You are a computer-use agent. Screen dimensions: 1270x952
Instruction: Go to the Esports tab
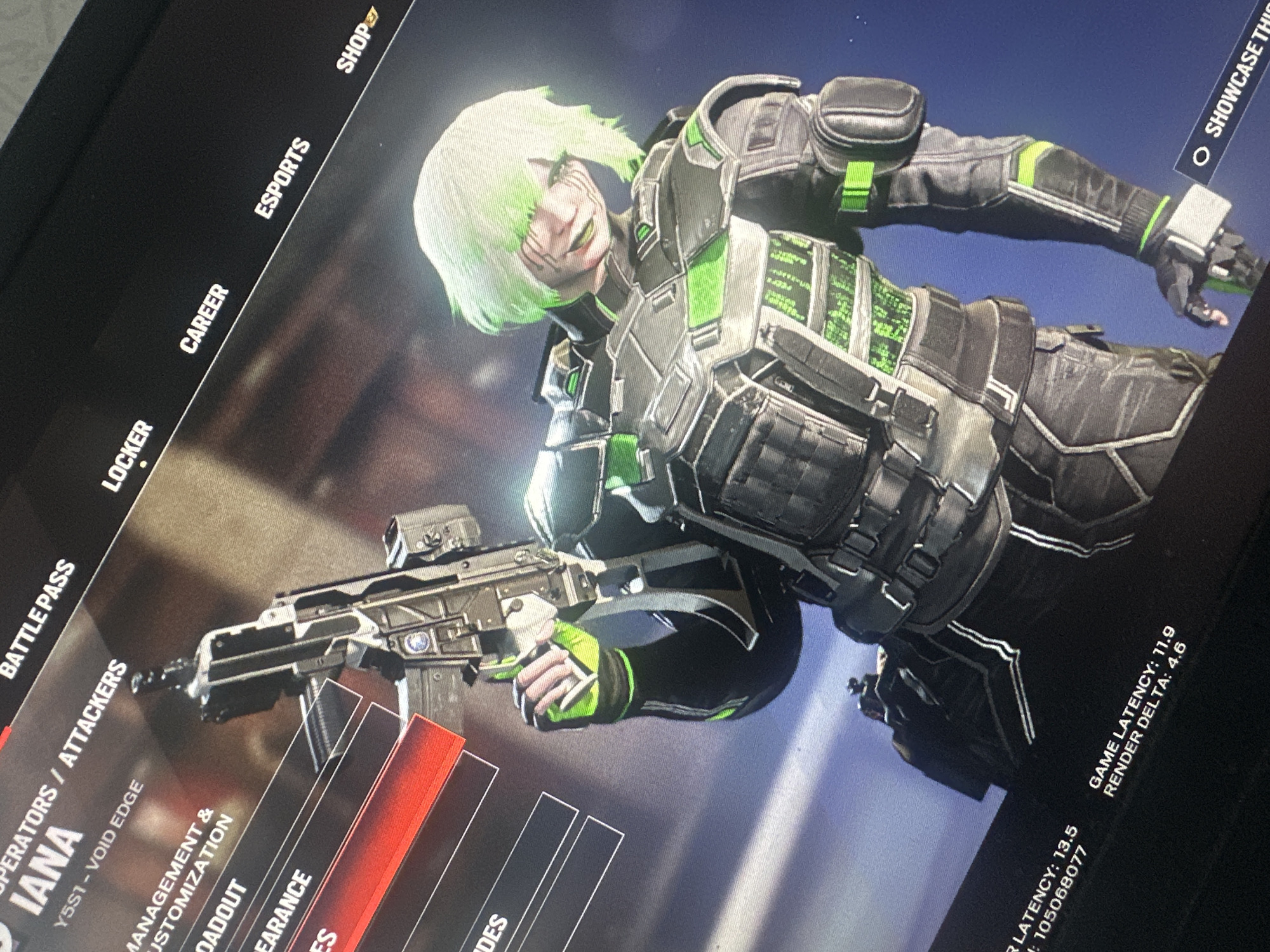[283, 179]
